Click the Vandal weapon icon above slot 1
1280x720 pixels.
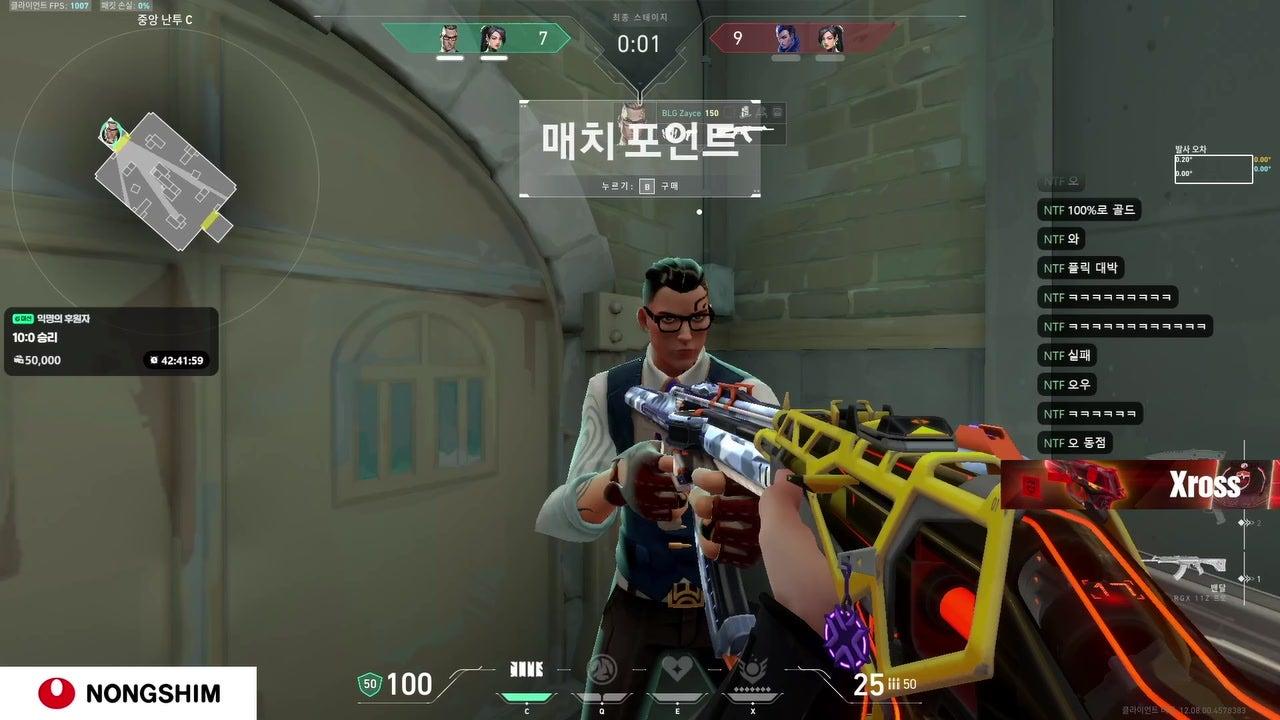(x=1185, y=563)
